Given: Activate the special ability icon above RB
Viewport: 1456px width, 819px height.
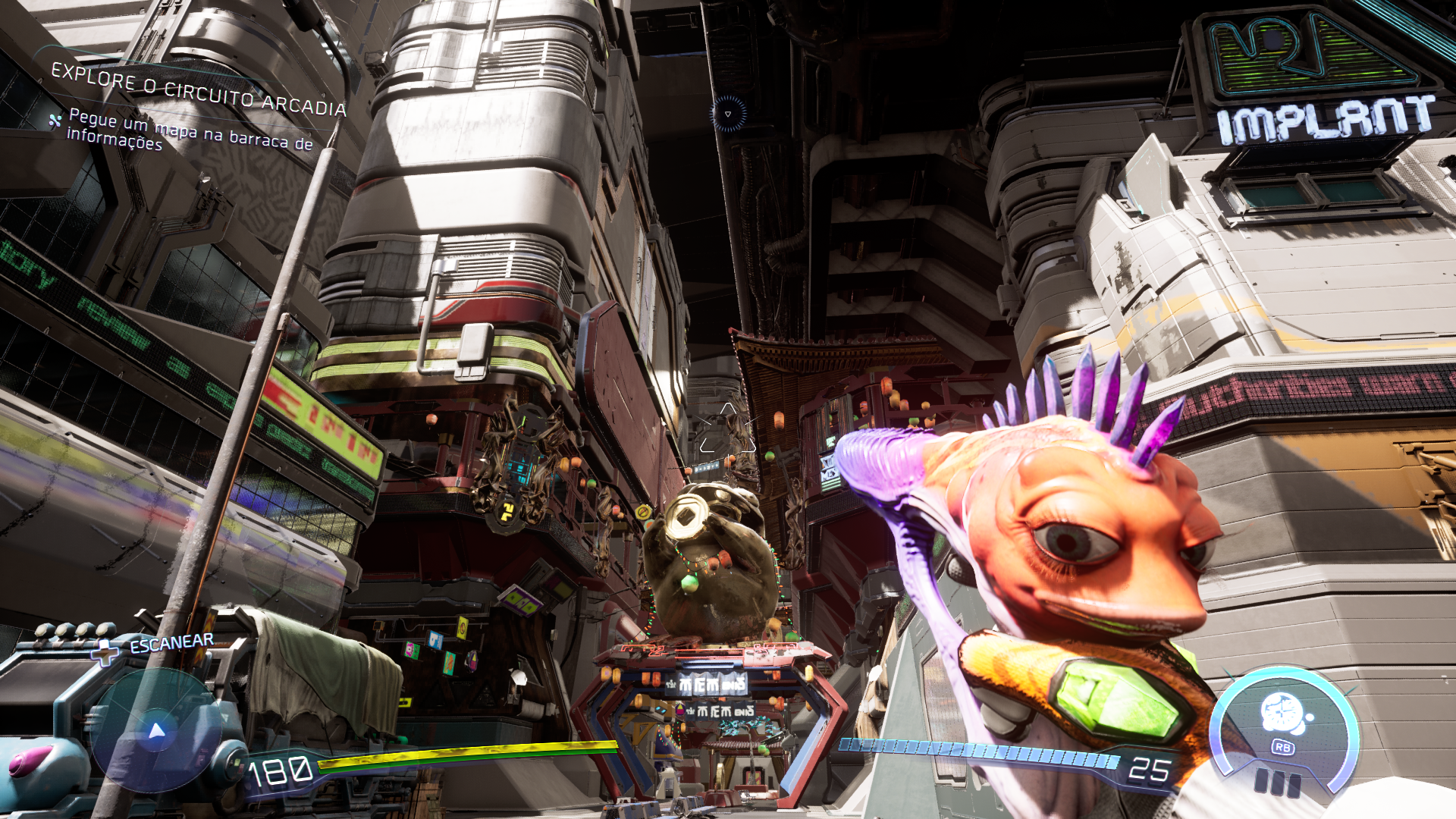Looking at the screenshot, I should [x=1282, y=713].
